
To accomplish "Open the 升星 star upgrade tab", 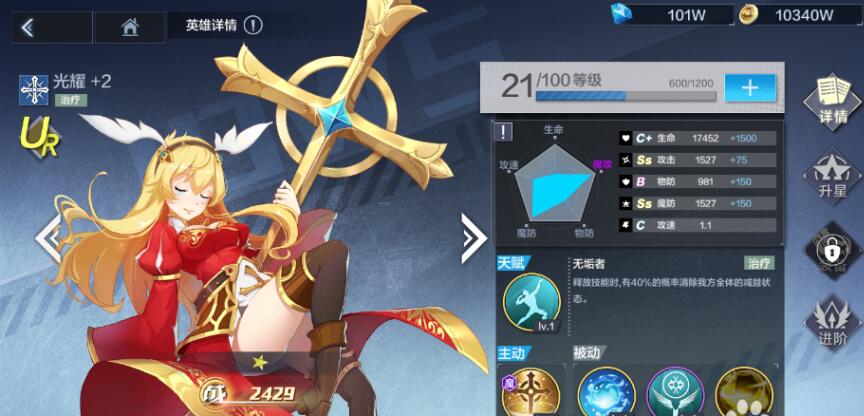I will [x=832, y=175].
